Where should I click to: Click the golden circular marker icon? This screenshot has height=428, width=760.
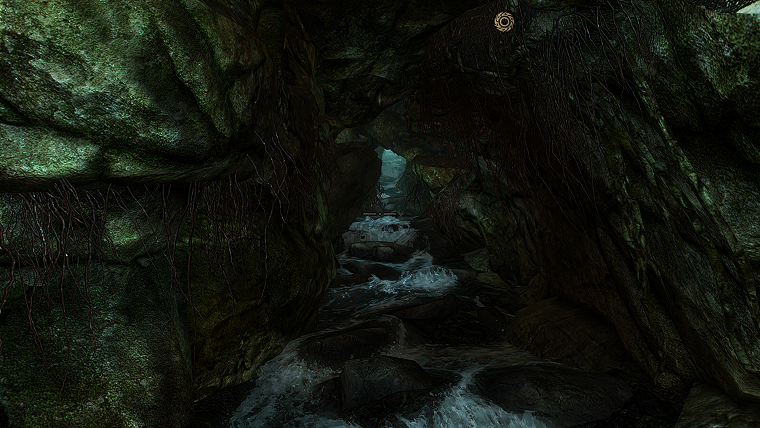(504, 21)
